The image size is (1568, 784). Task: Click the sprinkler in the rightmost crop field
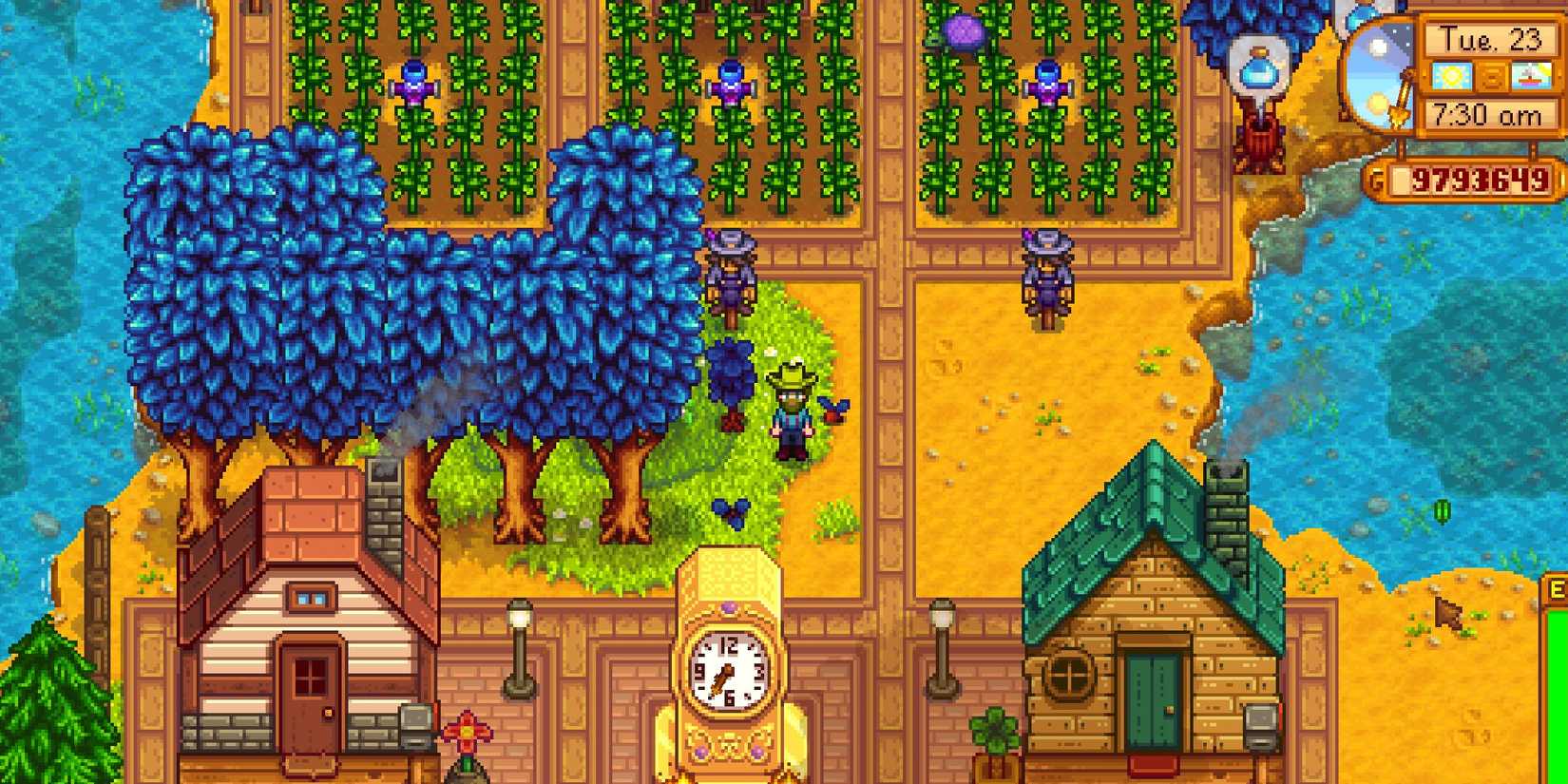pyautogui.click(x=1048, y=81)
